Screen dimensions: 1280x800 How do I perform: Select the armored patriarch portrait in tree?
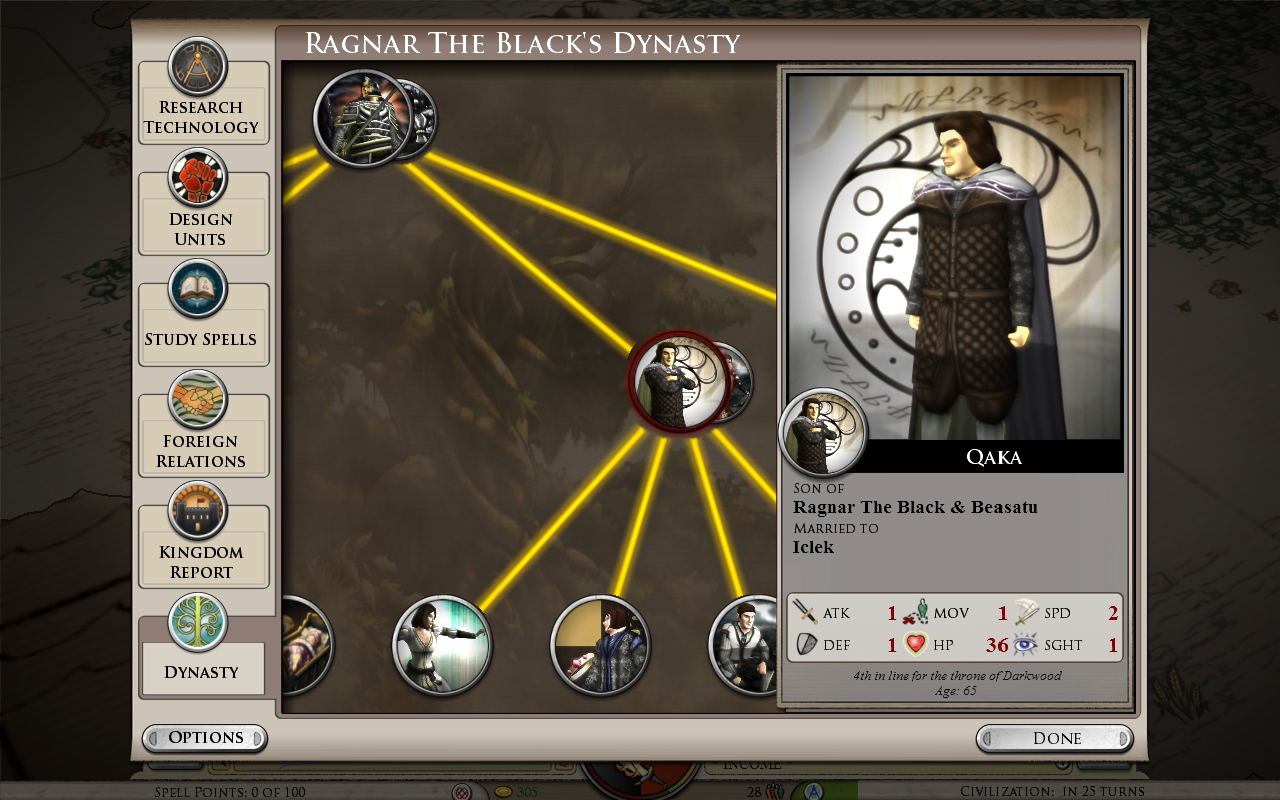coord(362,118)
